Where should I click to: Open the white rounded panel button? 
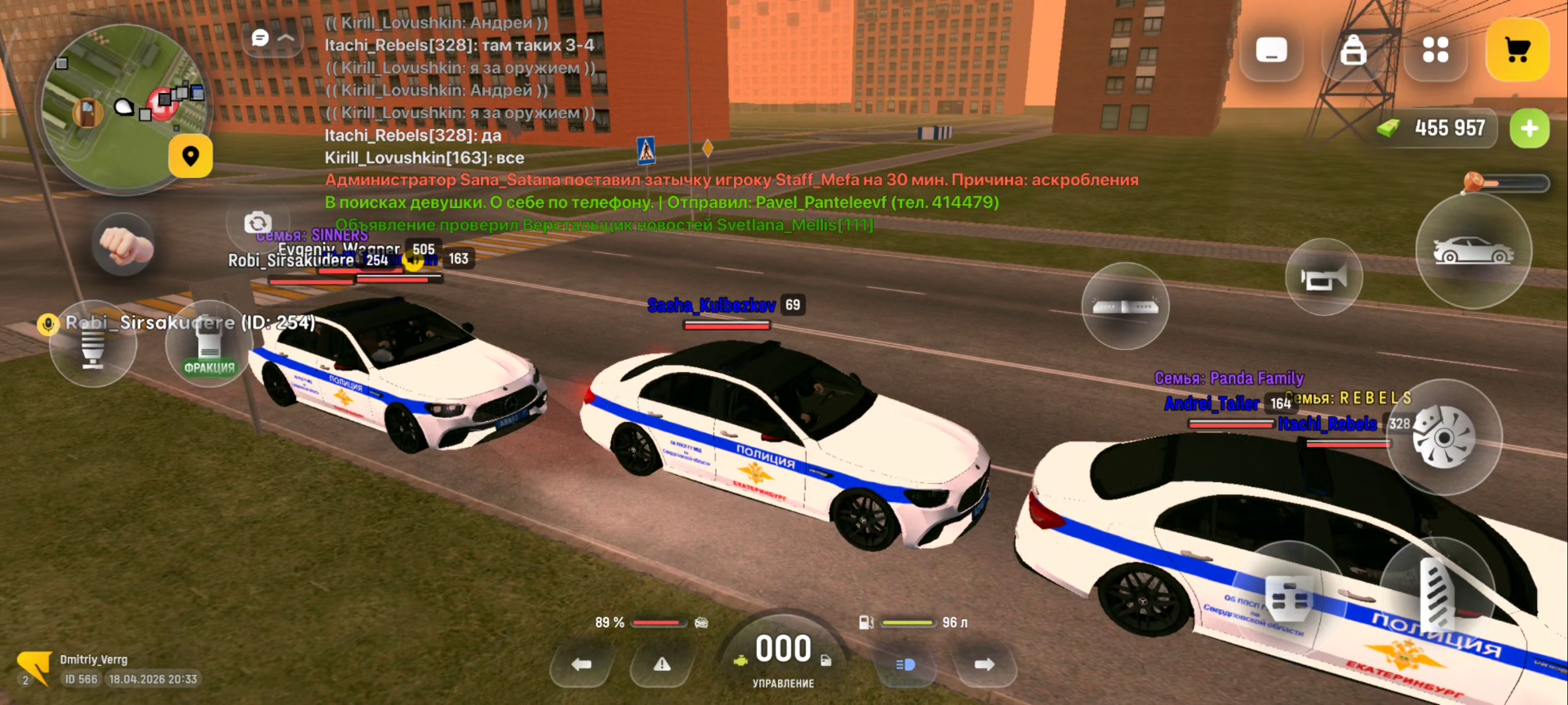[1271, 50]
